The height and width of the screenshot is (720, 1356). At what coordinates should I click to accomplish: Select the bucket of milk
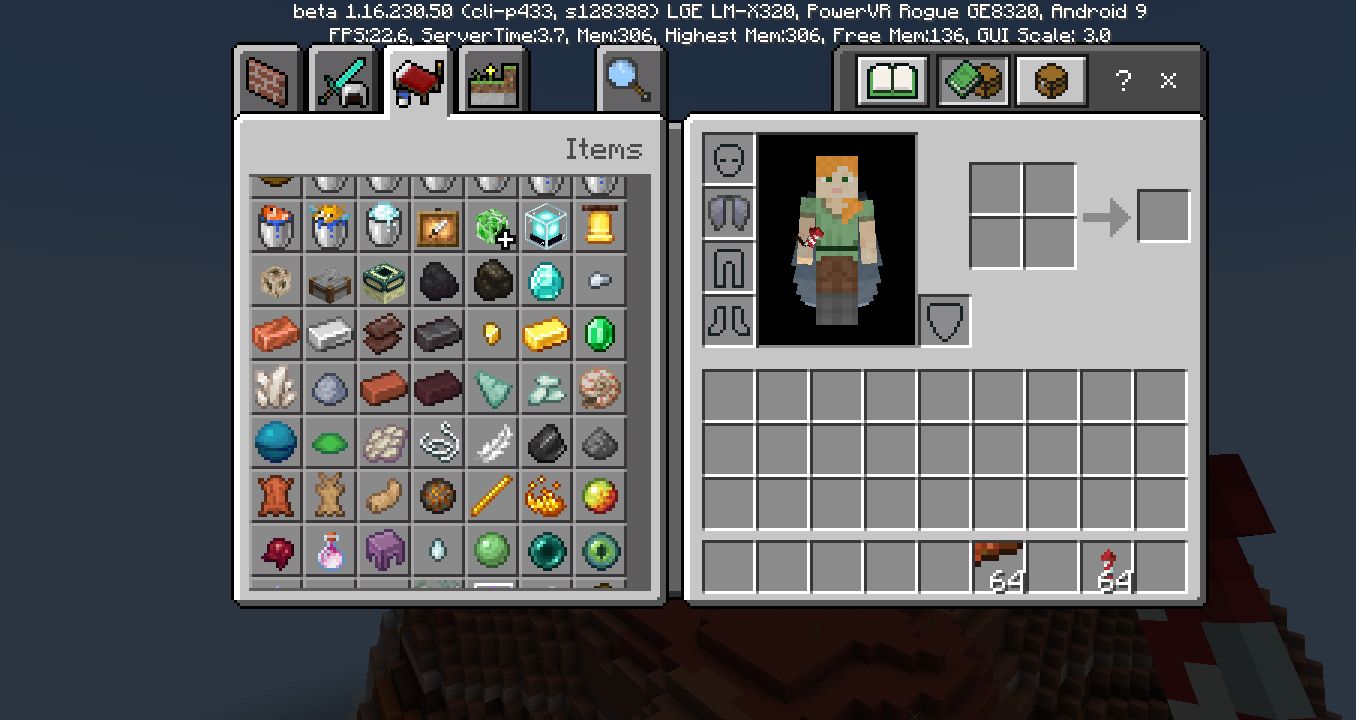tap(383, 226)
